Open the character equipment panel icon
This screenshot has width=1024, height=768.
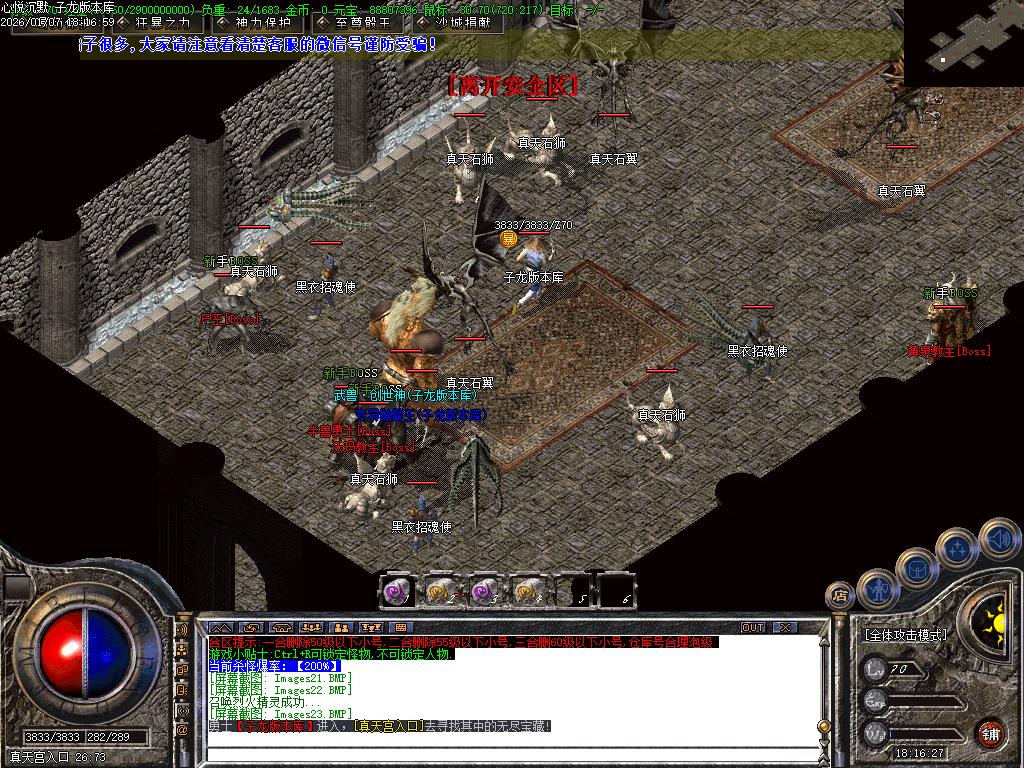point(877,588)
